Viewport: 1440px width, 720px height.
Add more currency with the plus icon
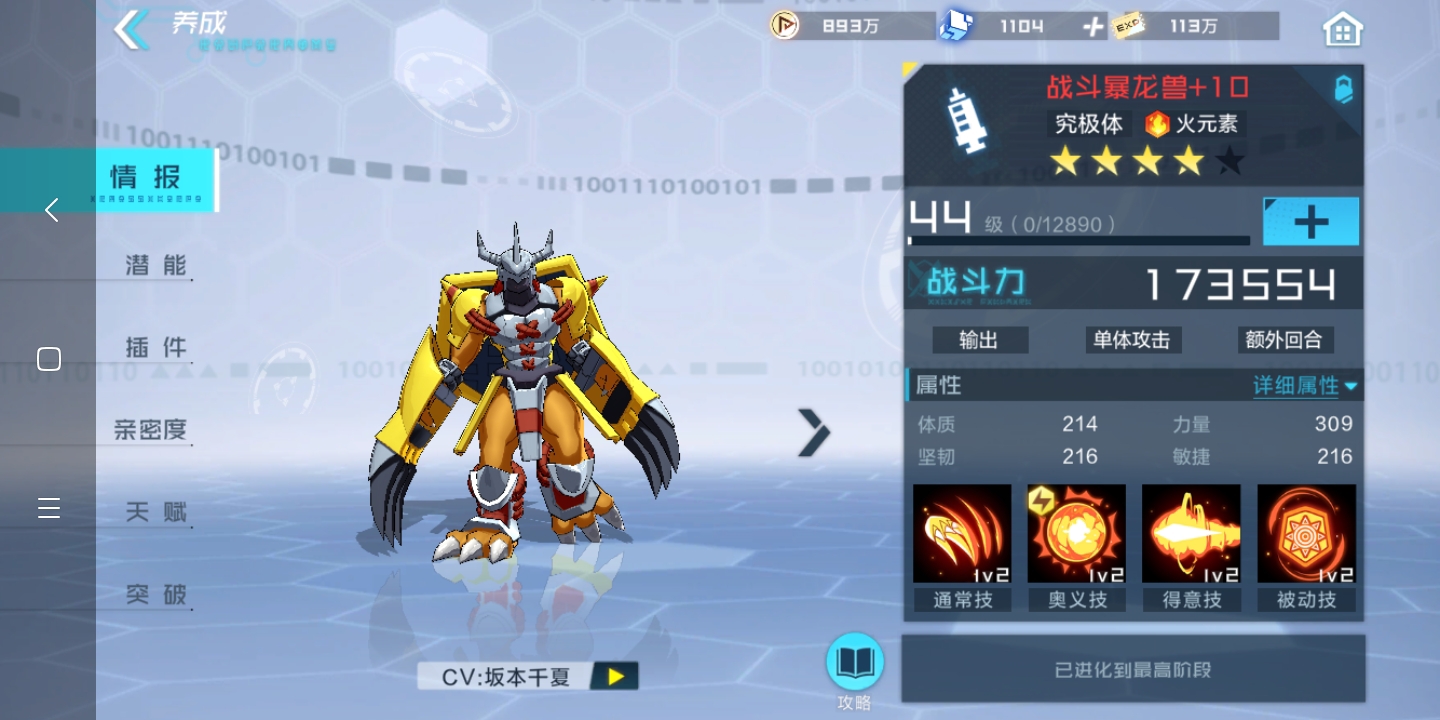click(1093, 27)
